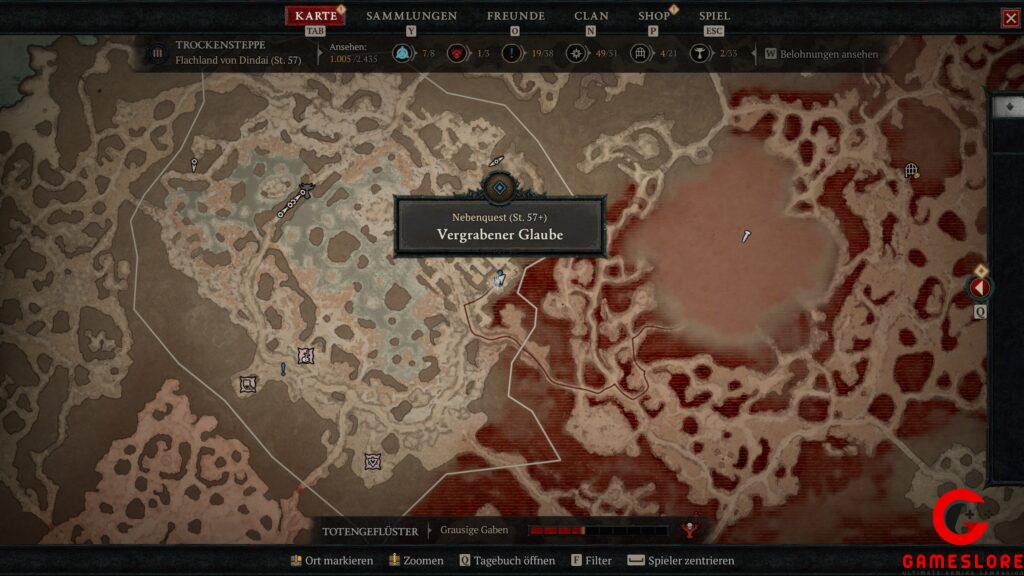Close the map with the red X
This screenshot has width=1024, height=576.
pos(1010,18)
